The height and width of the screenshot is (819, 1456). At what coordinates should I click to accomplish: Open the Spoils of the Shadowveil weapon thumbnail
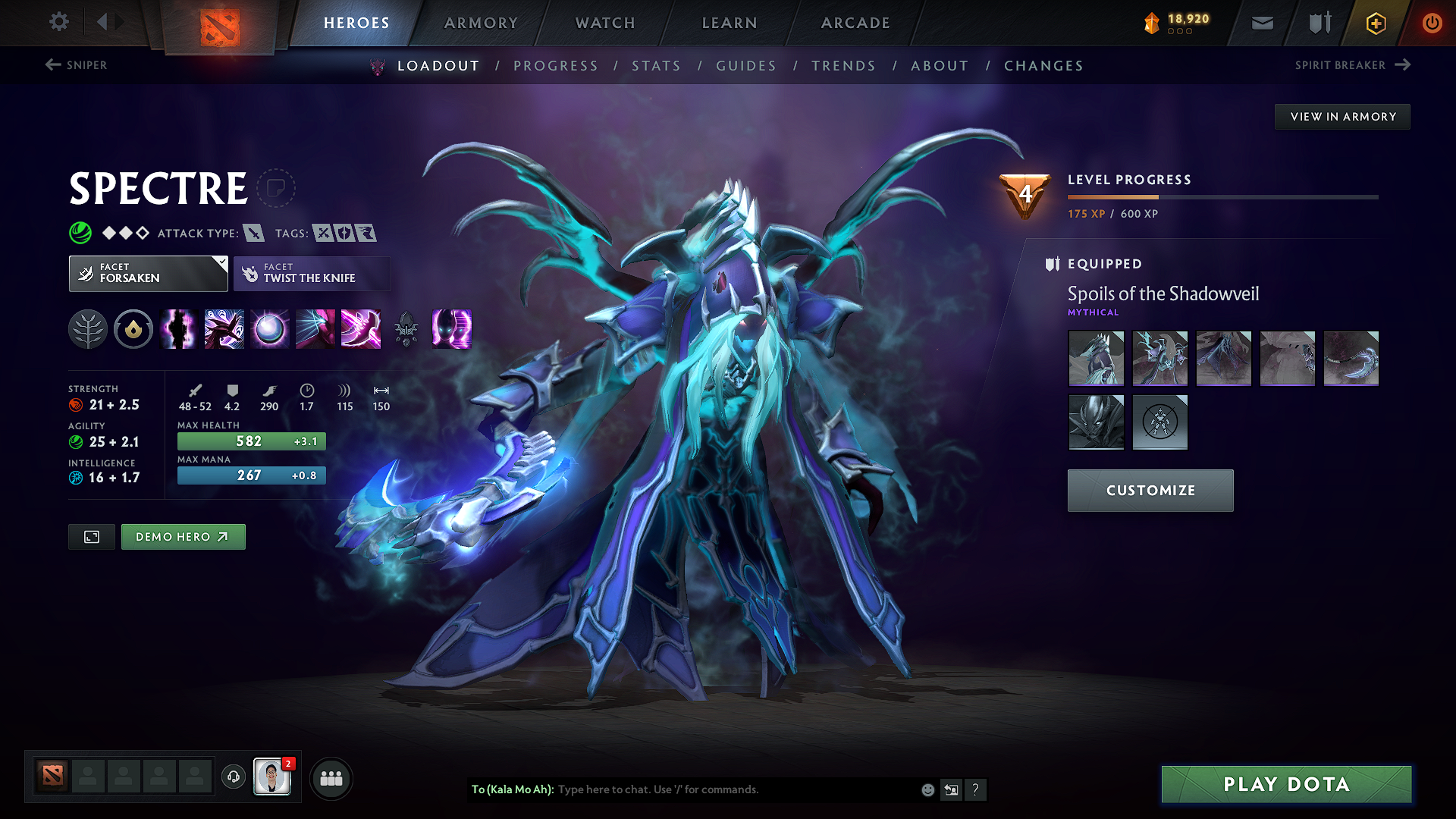(x=1351, y=358)
